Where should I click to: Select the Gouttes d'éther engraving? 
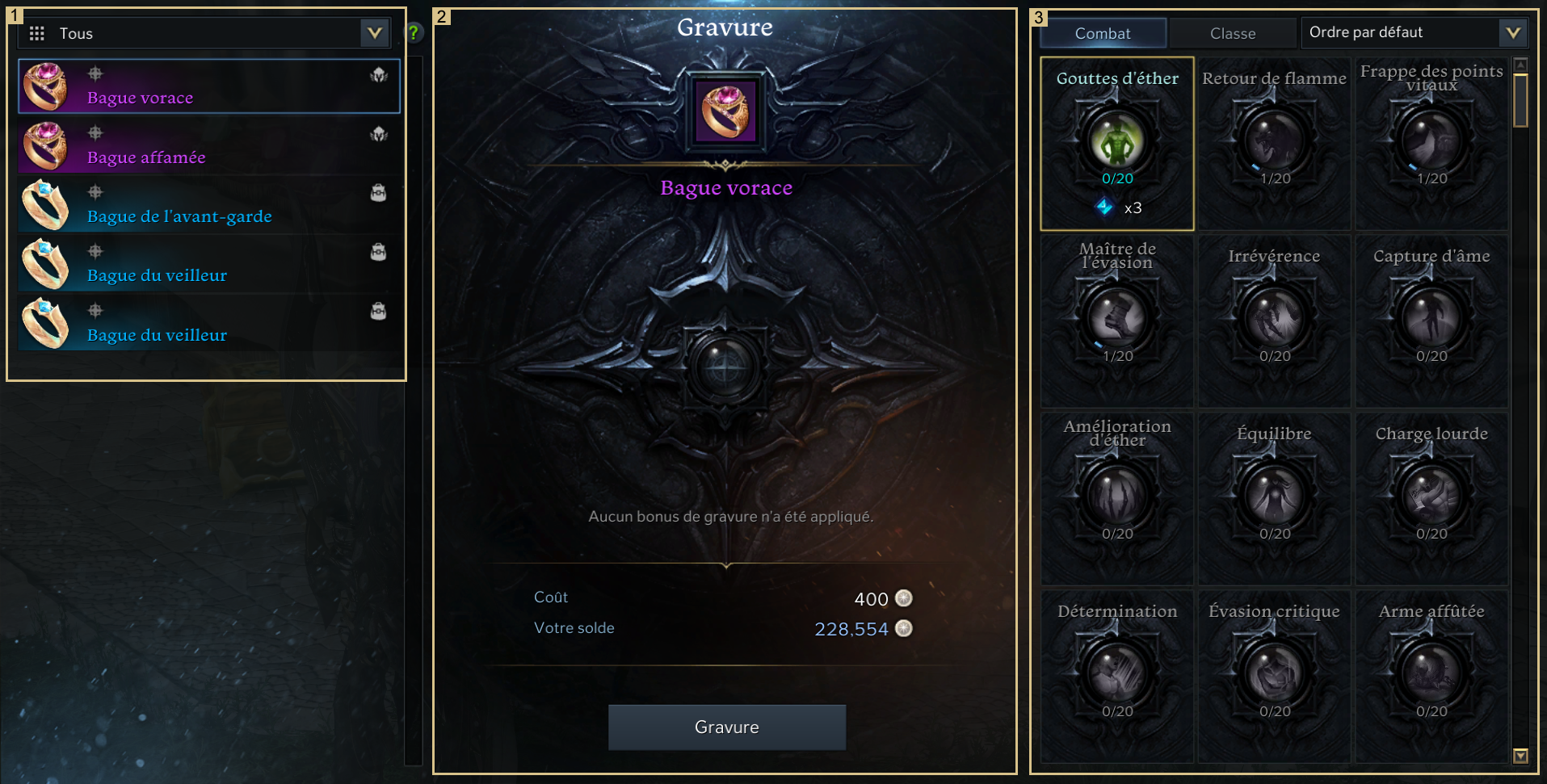pyautogui.click(x=1117, y=142)
